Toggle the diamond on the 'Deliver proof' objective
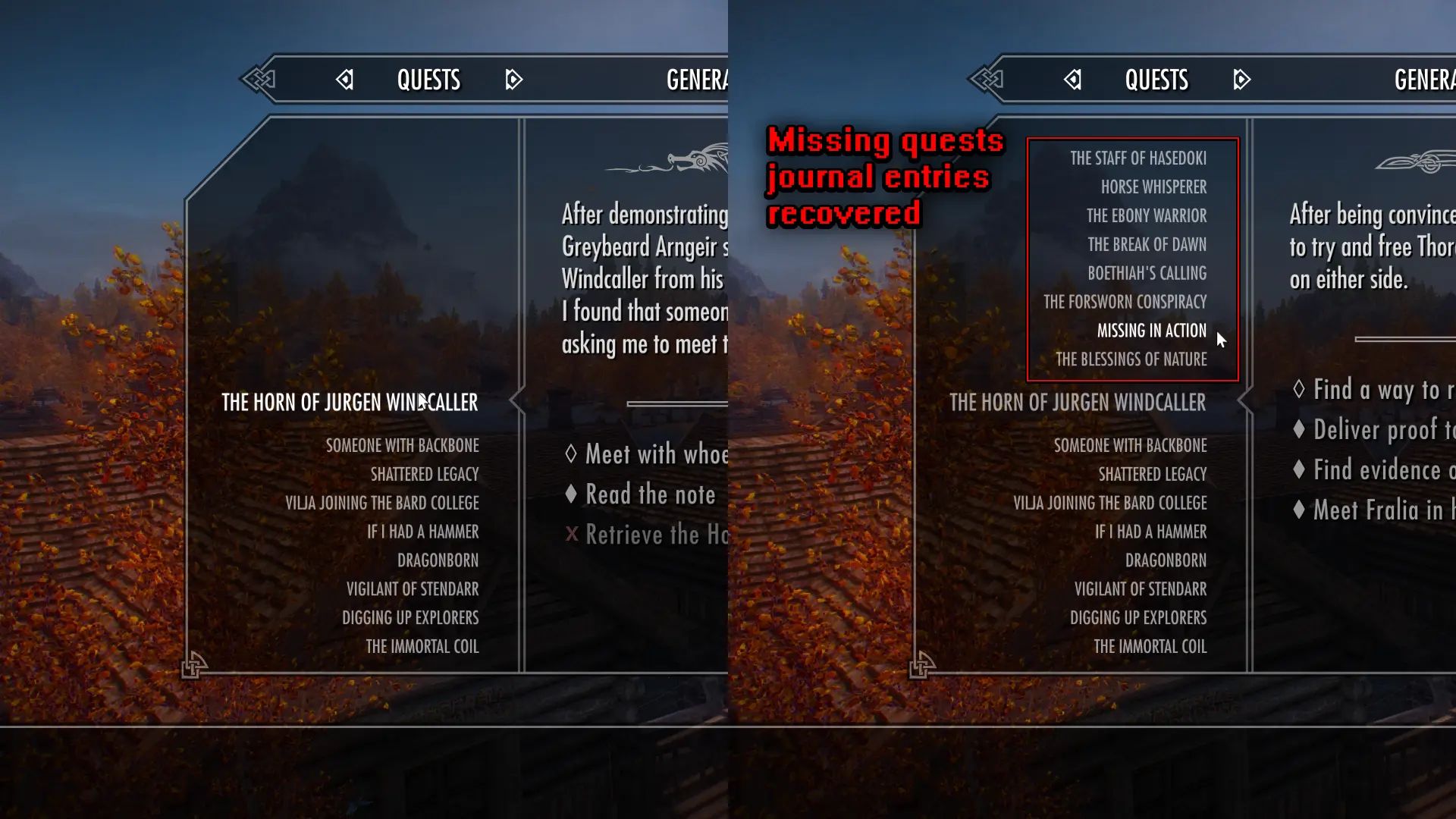Image resolution: width=1456 pixels, height=819 pixels. coord(1298,430)
